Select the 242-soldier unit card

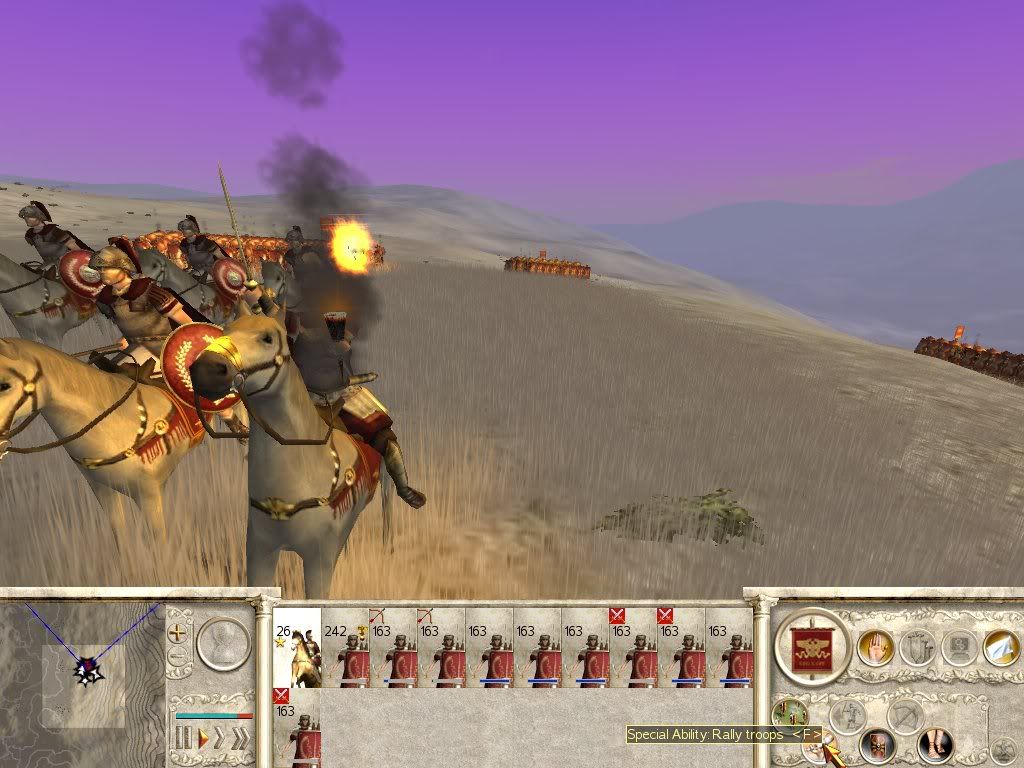(345, 648)
